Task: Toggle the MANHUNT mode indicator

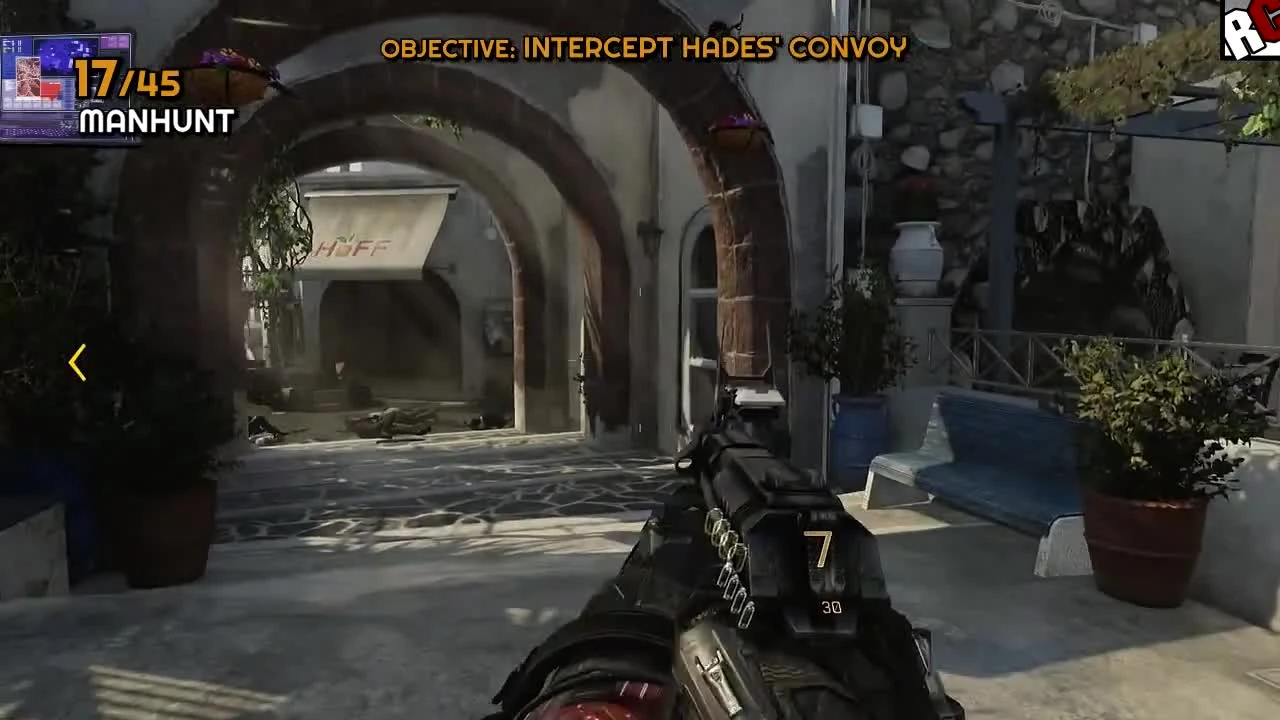Action: tap(155, 123)
